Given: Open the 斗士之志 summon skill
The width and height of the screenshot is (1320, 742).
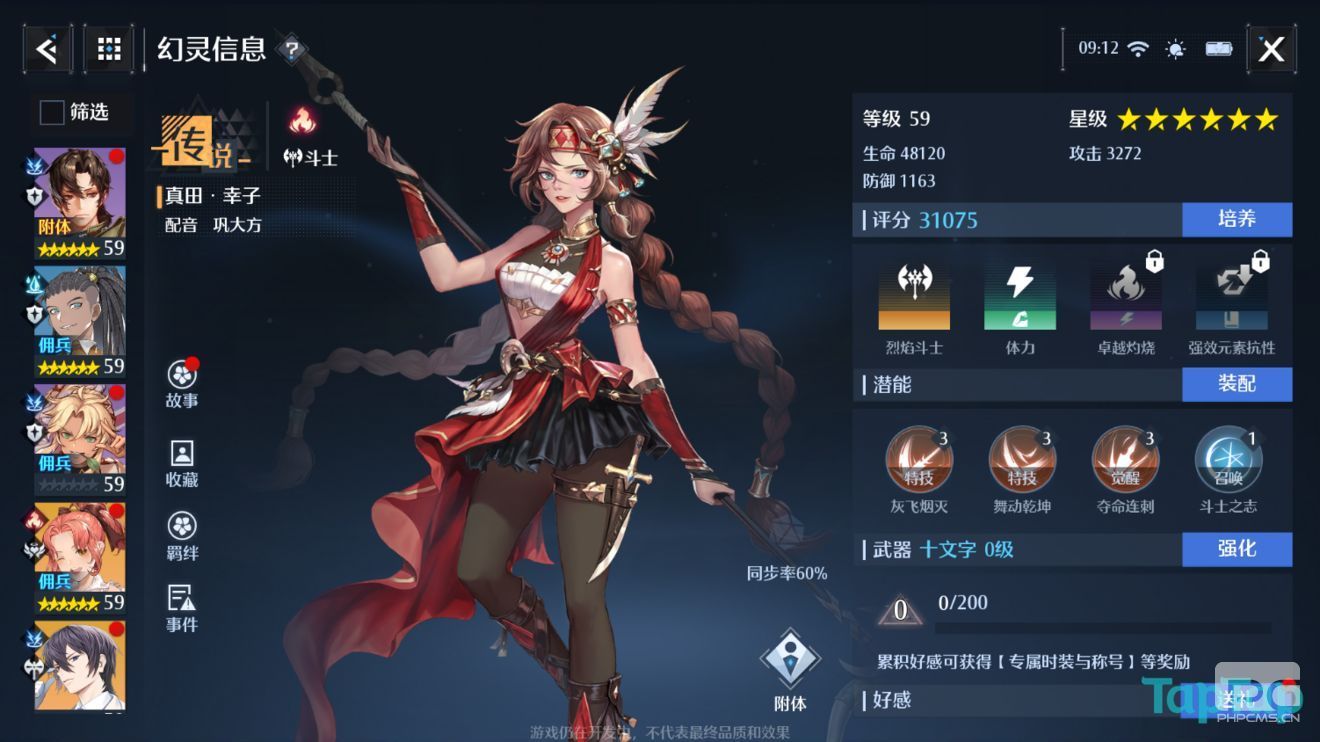Looking at the screenshot, I should 1228,459.
